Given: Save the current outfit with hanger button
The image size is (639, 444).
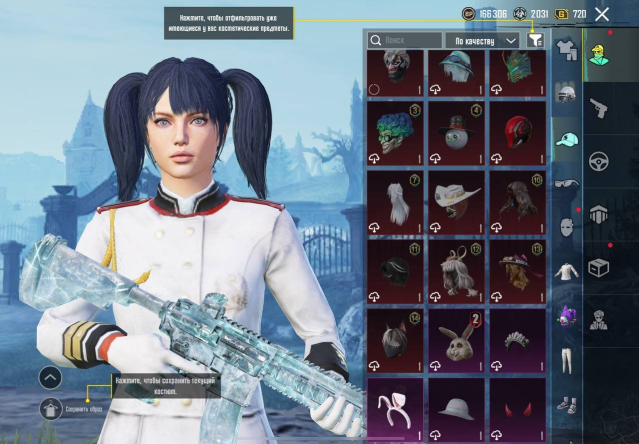Looking at the screenshot, I should 51,408.
